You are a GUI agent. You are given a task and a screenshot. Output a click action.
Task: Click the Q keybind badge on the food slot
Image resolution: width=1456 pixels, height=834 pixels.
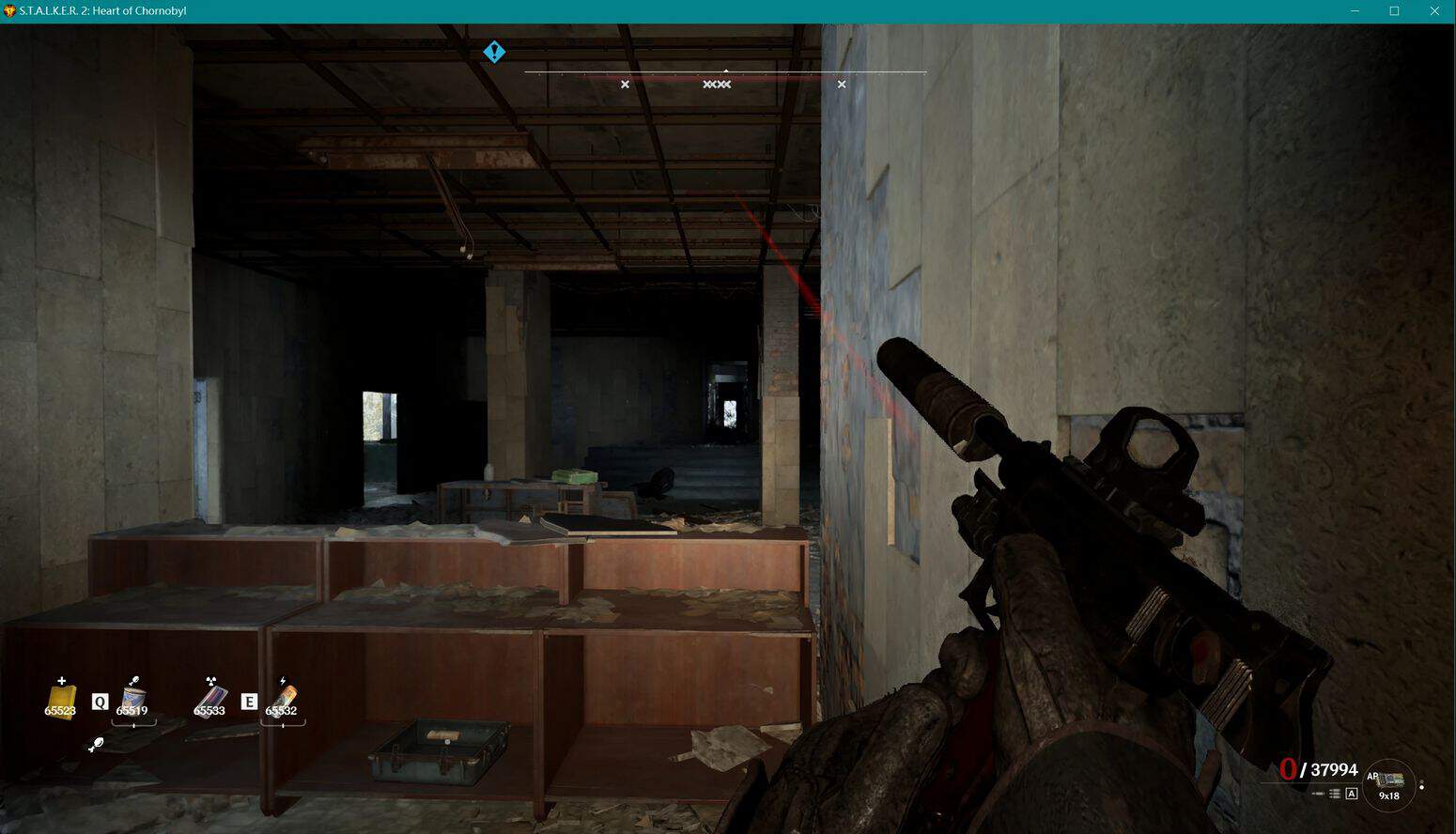pyautogui.click(x=100, y=702)
